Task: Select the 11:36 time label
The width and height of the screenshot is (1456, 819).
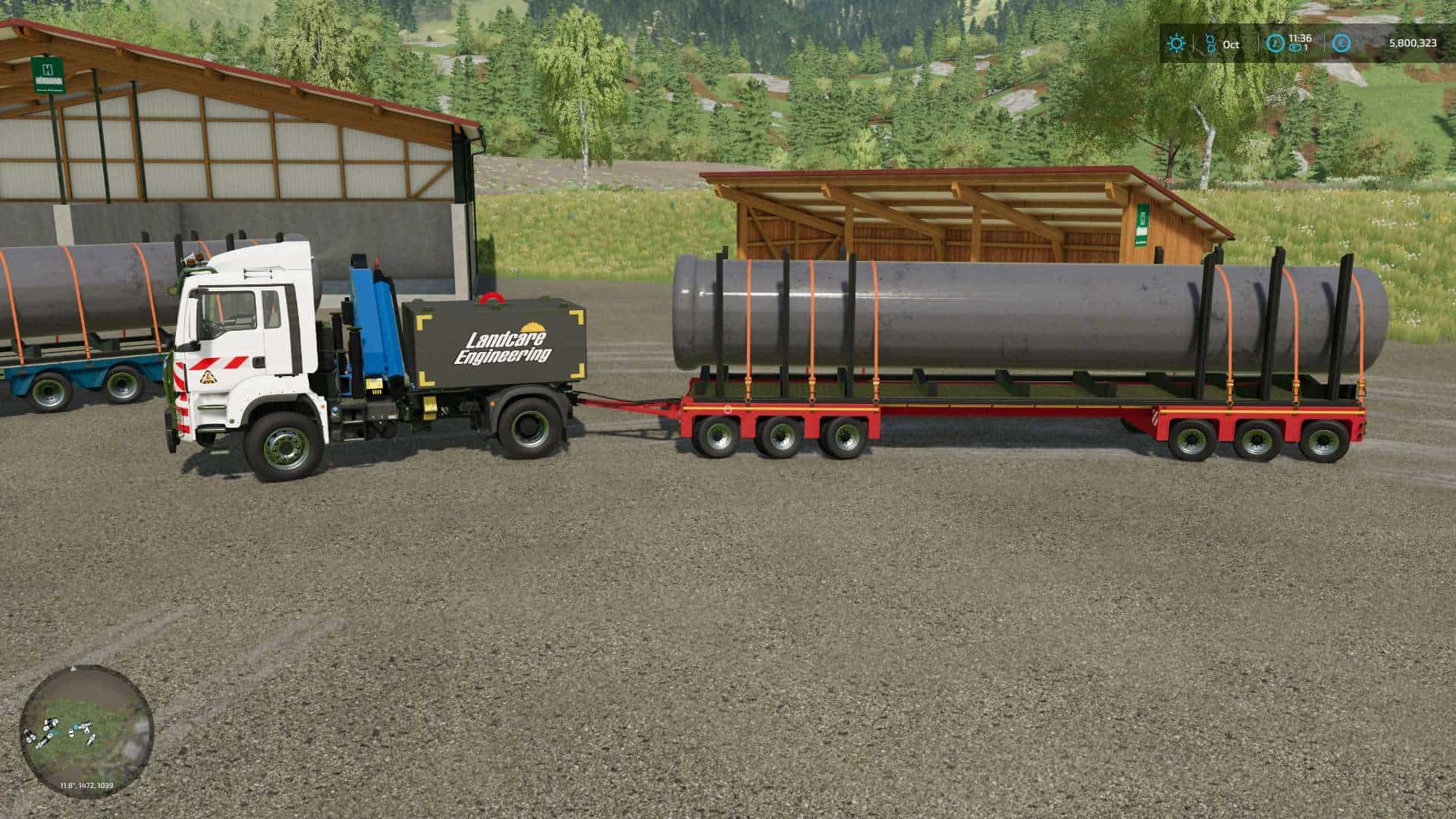Action: [1300, 39]
